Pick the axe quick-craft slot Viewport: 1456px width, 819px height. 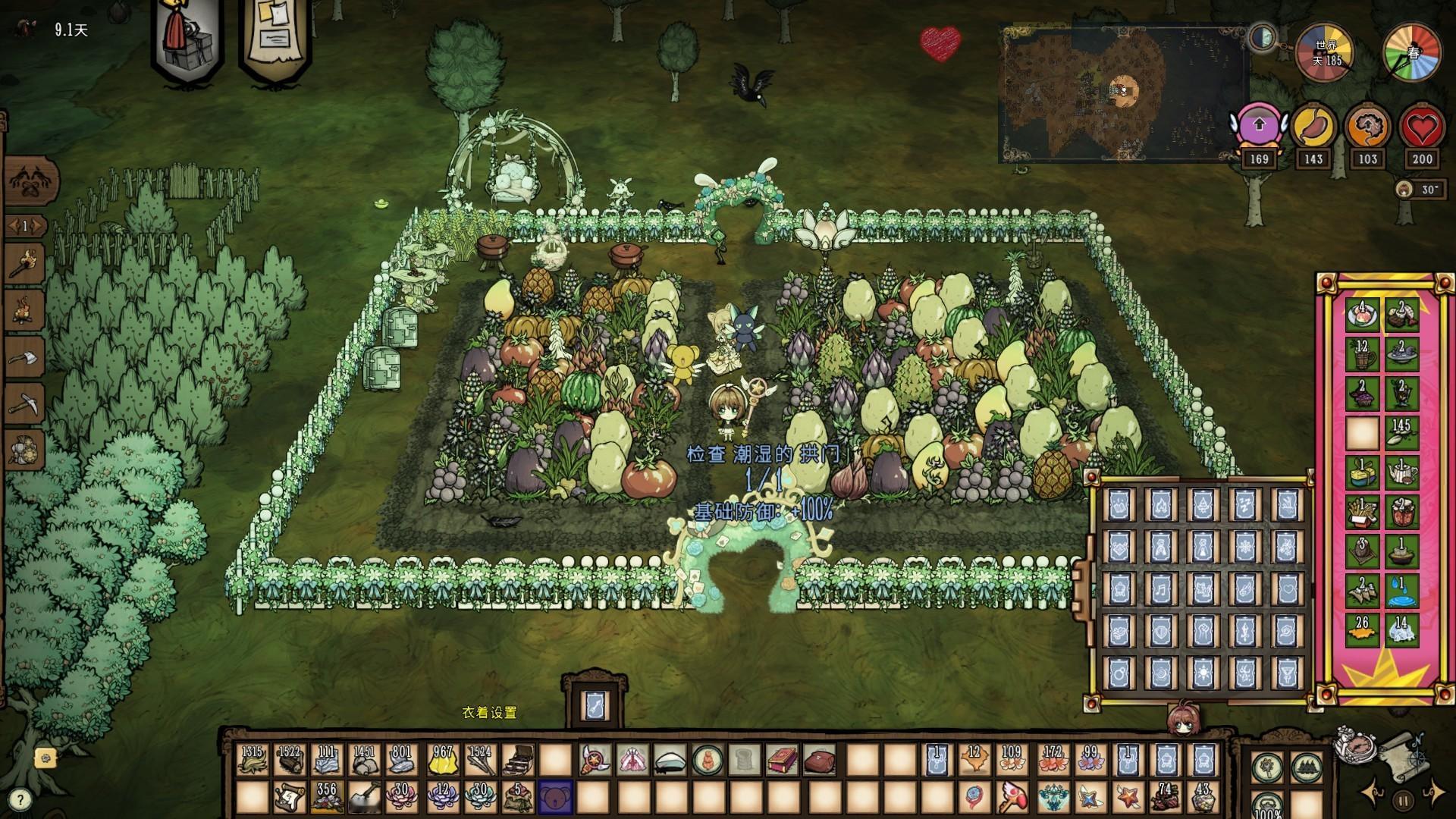coord(25,356)
